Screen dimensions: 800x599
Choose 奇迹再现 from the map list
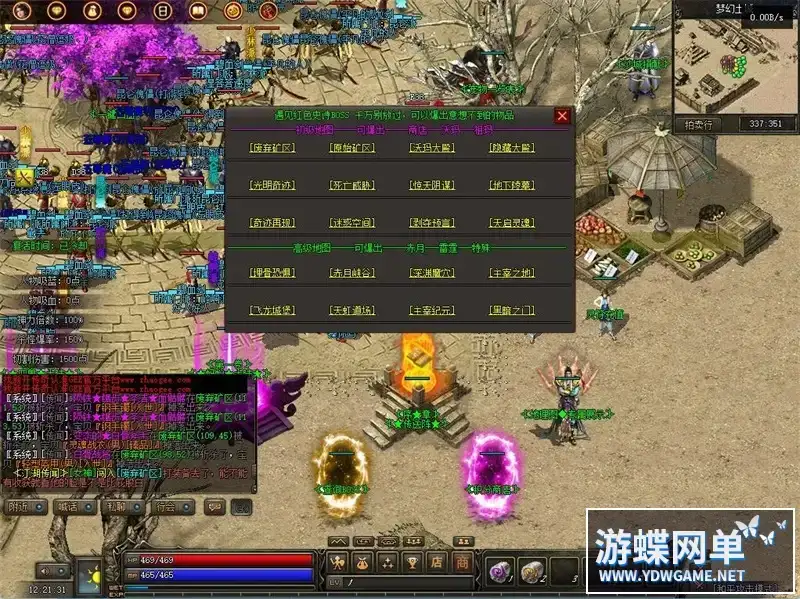coord(271,222)
